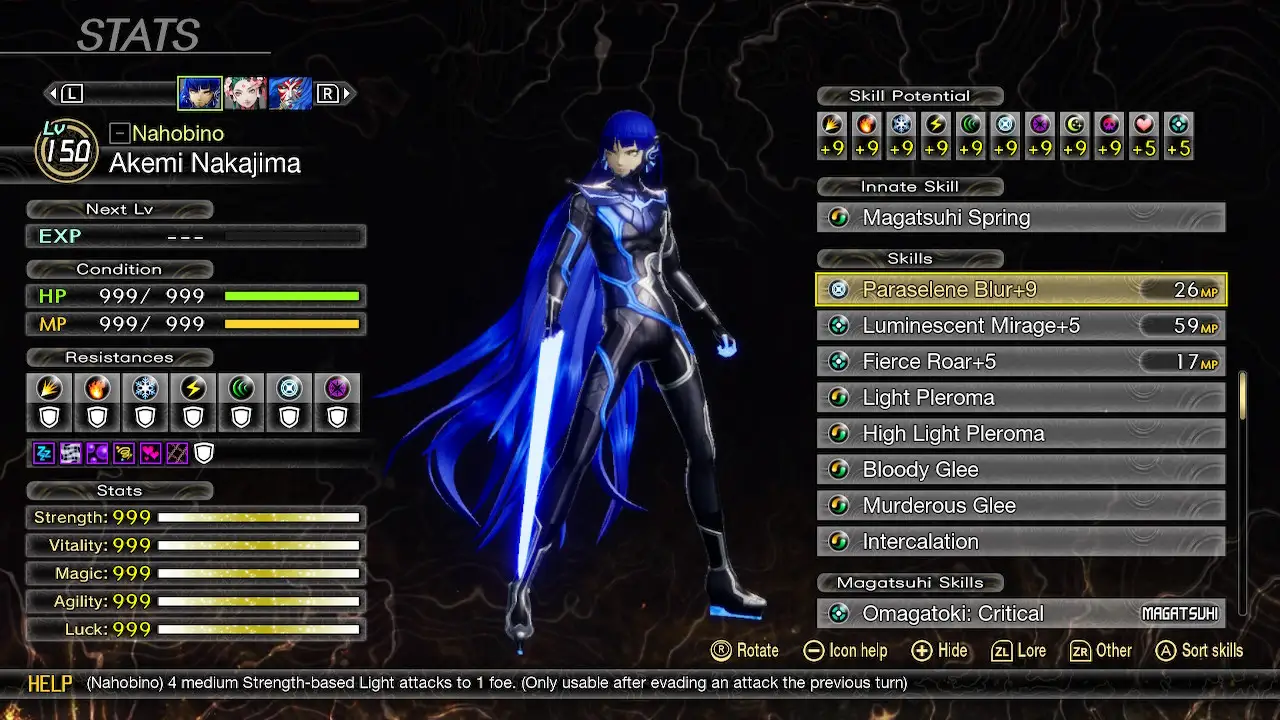Choose the Luminescent Mirage+5 skill row
Screen dimensions: 1280x720
point(1020,326)
